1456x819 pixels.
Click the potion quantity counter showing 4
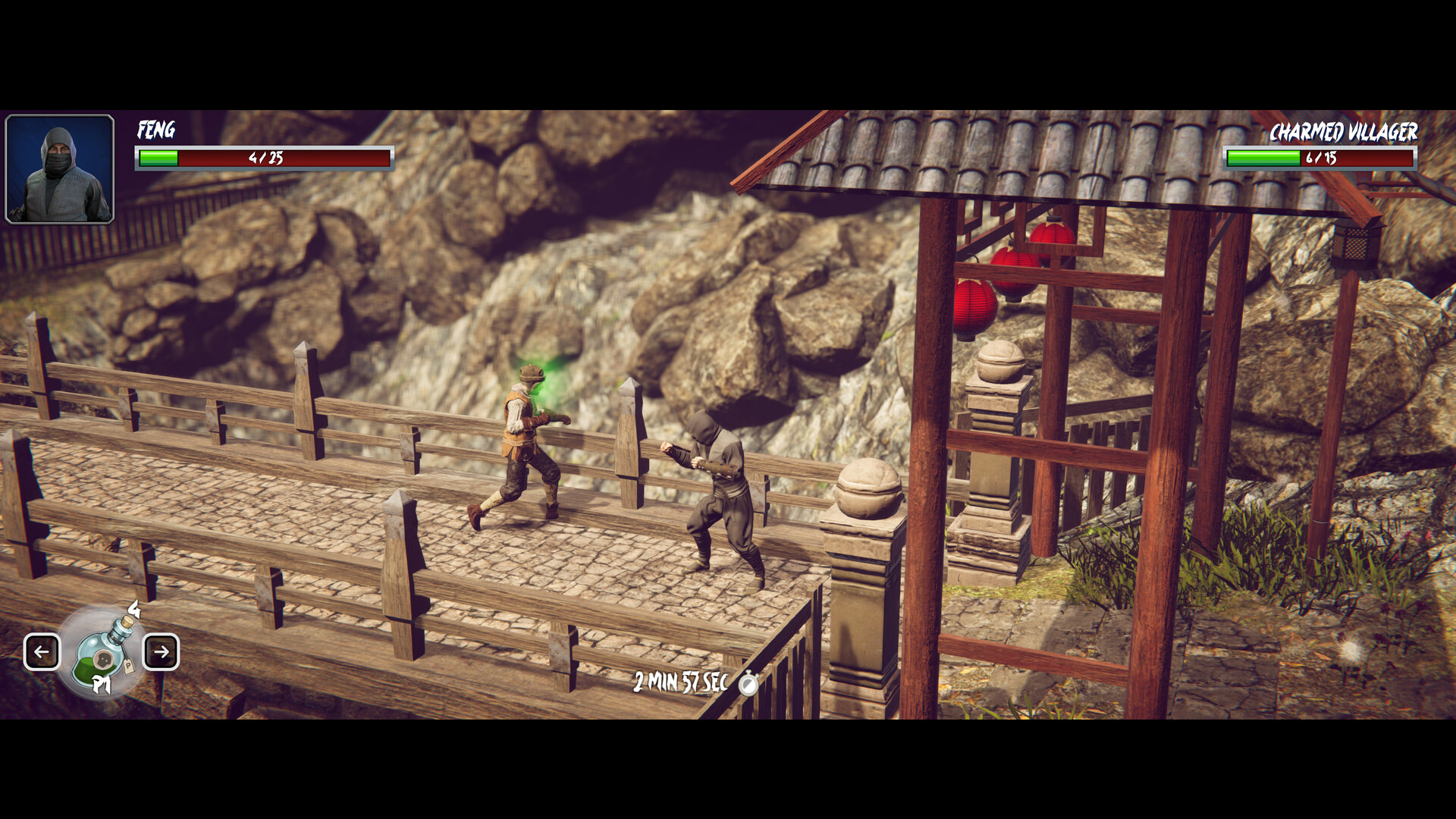coord(133,607)
